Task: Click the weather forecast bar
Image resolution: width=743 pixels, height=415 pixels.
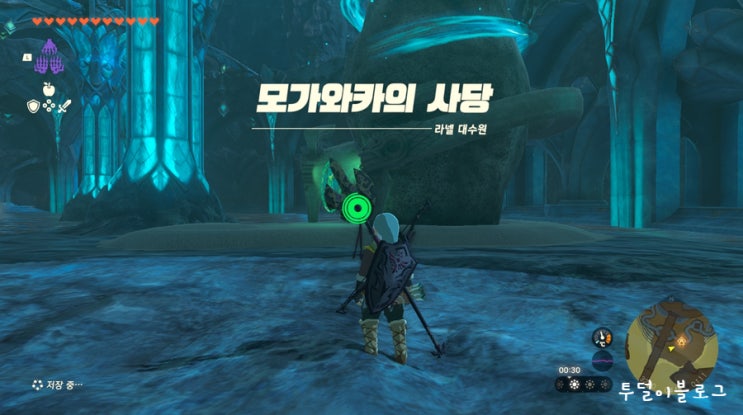Action: (583, 384)
